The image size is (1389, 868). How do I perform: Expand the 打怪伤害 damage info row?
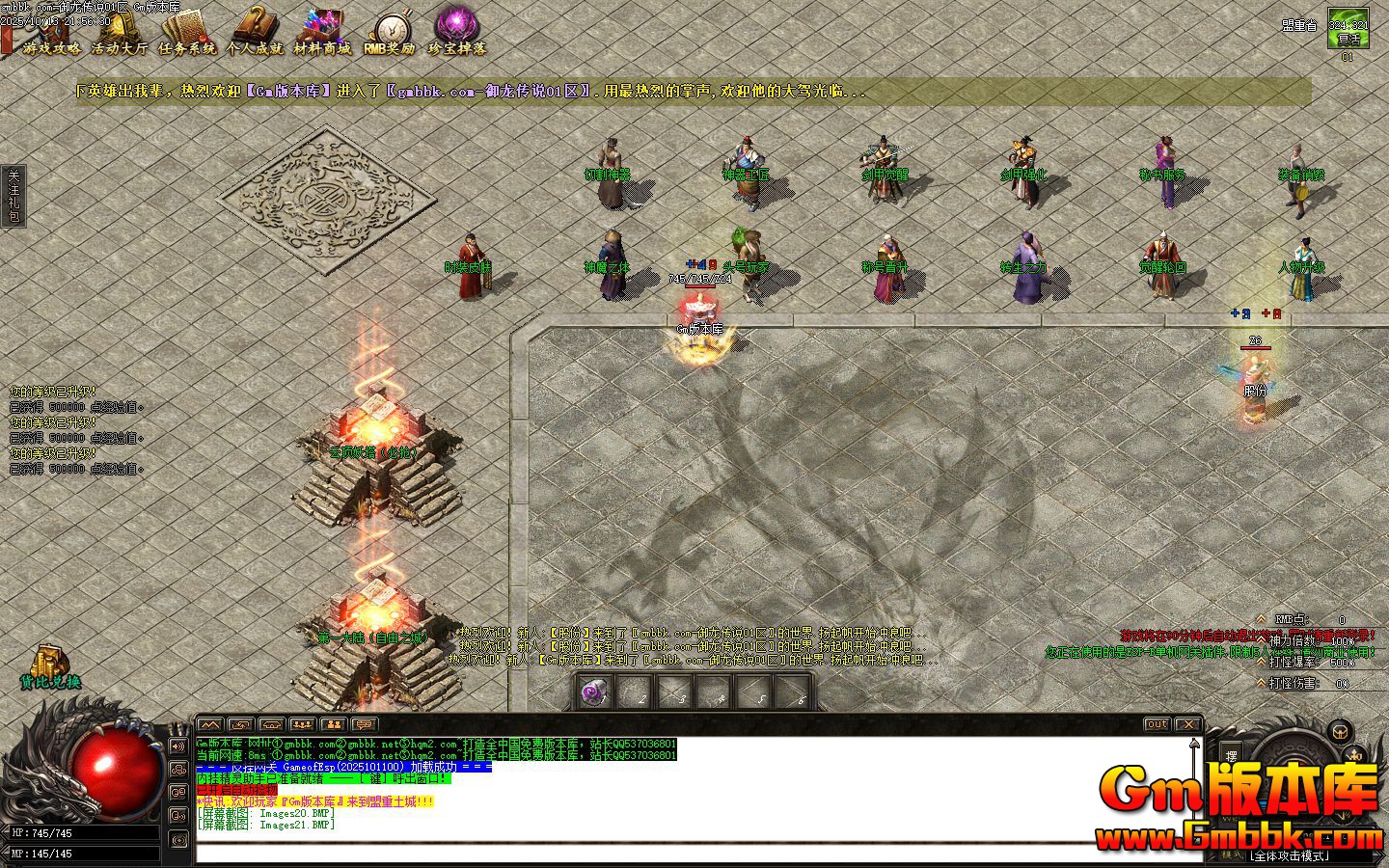click(x=1260, y=682)
